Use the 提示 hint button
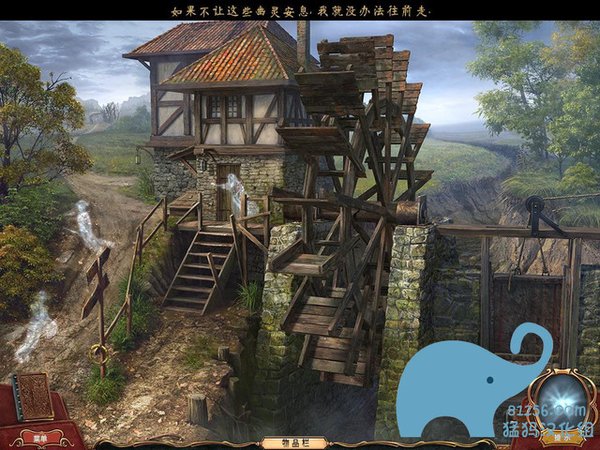Viewport: 600px width, 450px height. (562, 437)
